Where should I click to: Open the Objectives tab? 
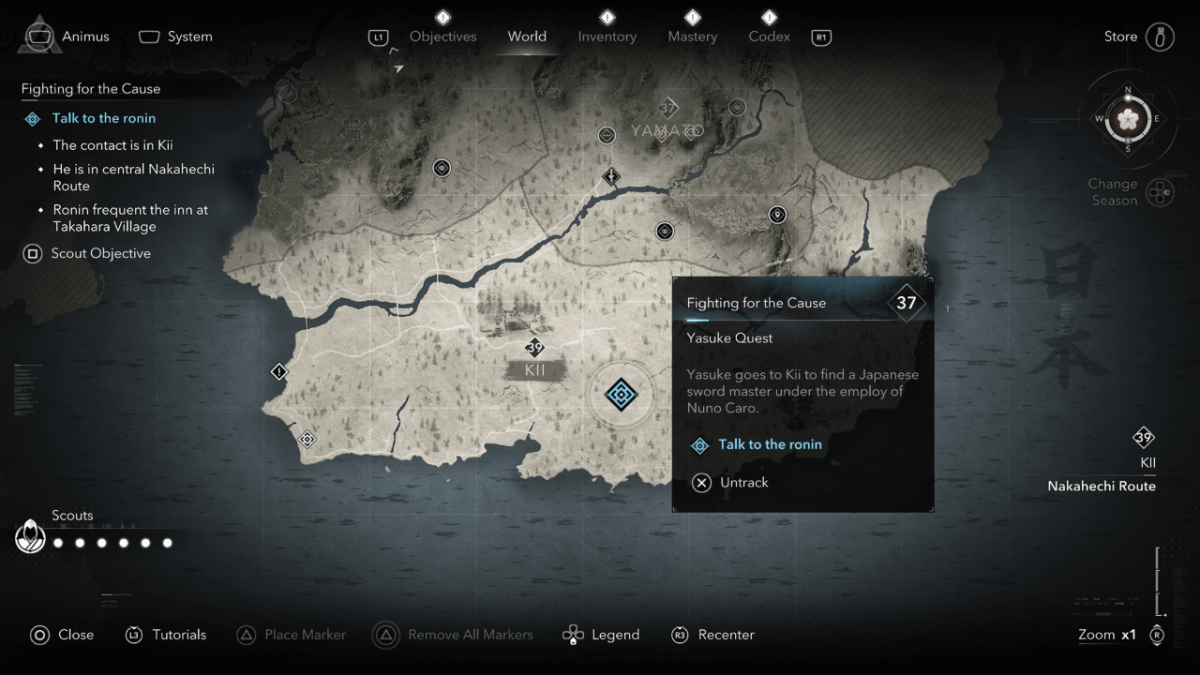443,37
